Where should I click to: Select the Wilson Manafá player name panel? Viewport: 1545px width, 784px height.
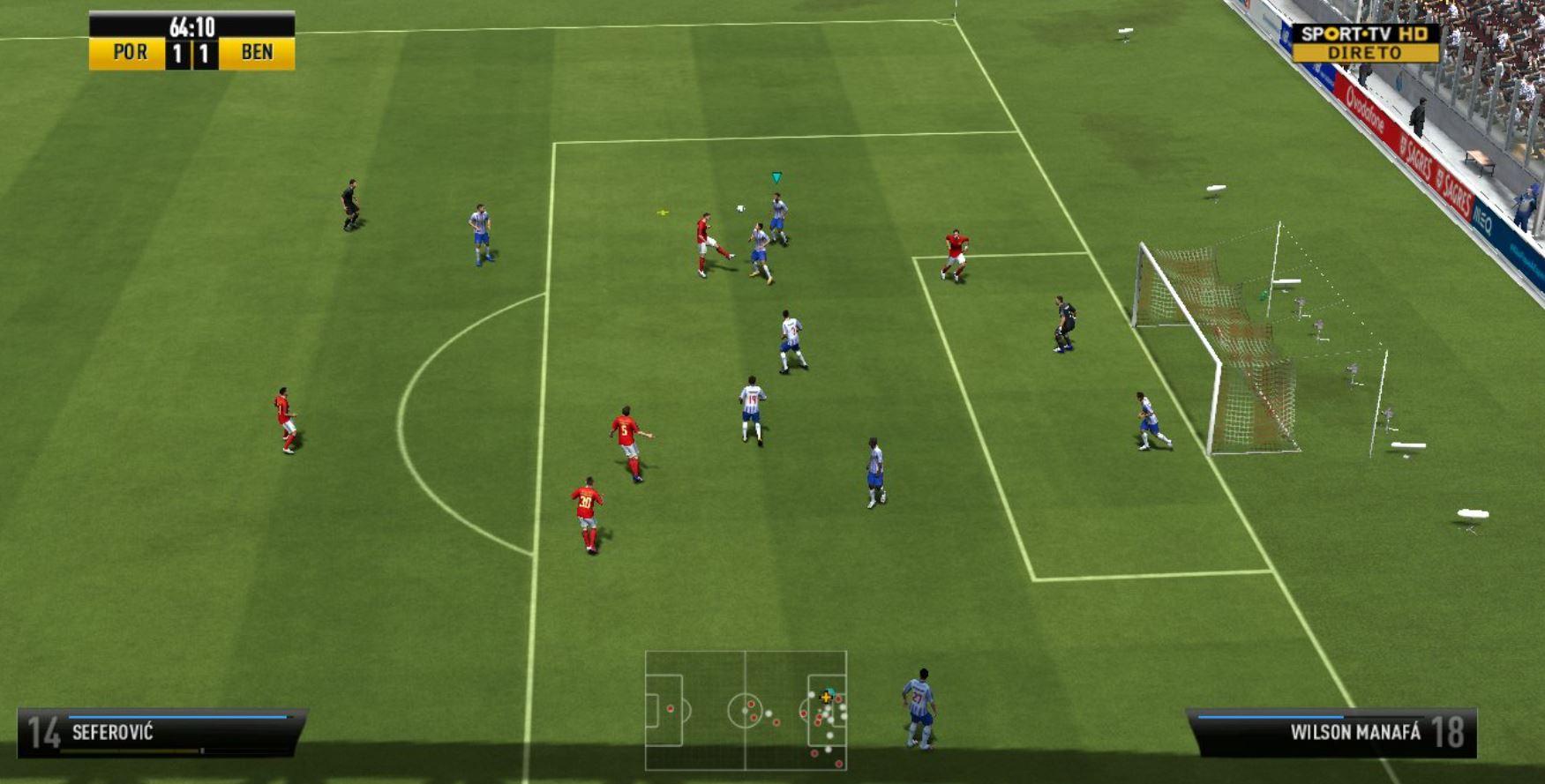[x=1331, y=732]
